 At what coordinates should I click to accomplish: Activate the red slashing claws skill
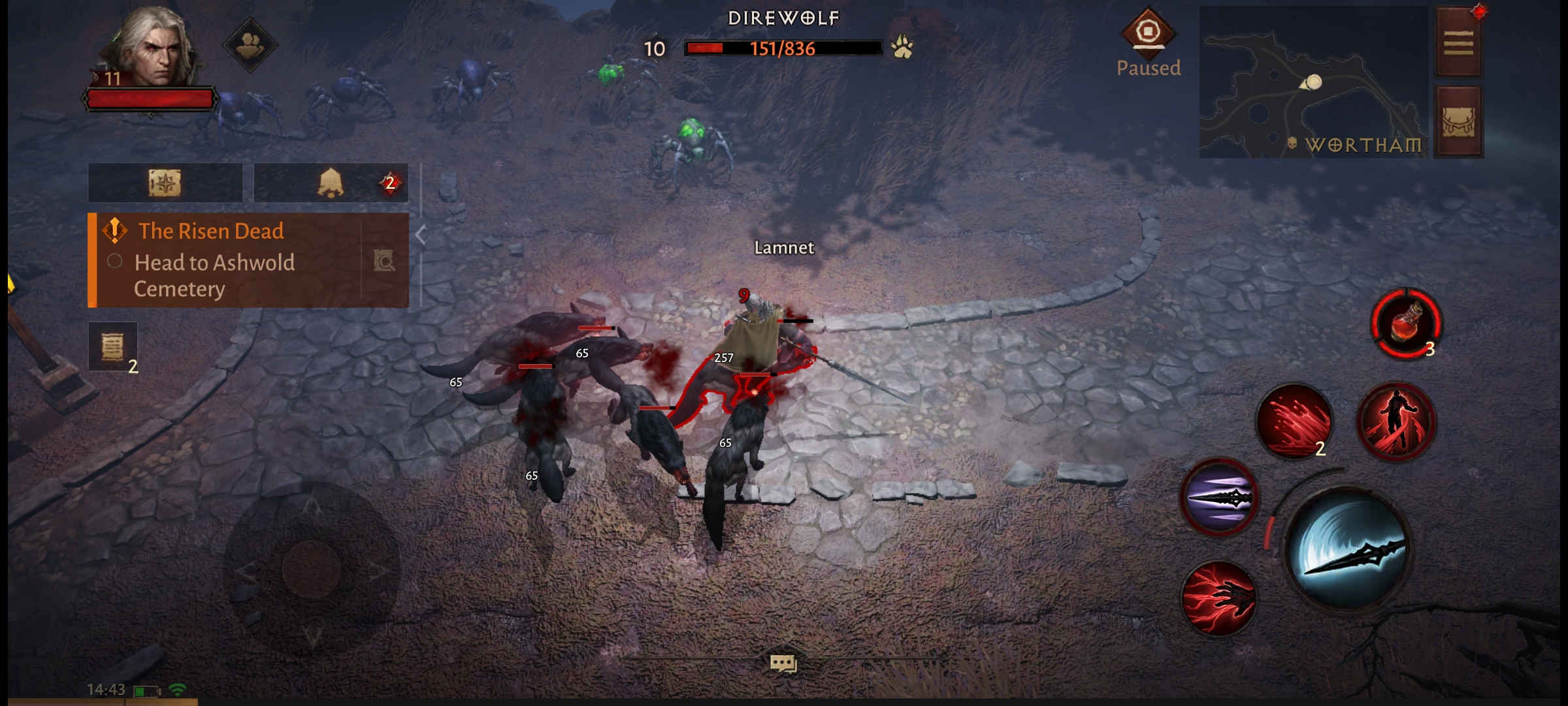[x=1294, y=421]
